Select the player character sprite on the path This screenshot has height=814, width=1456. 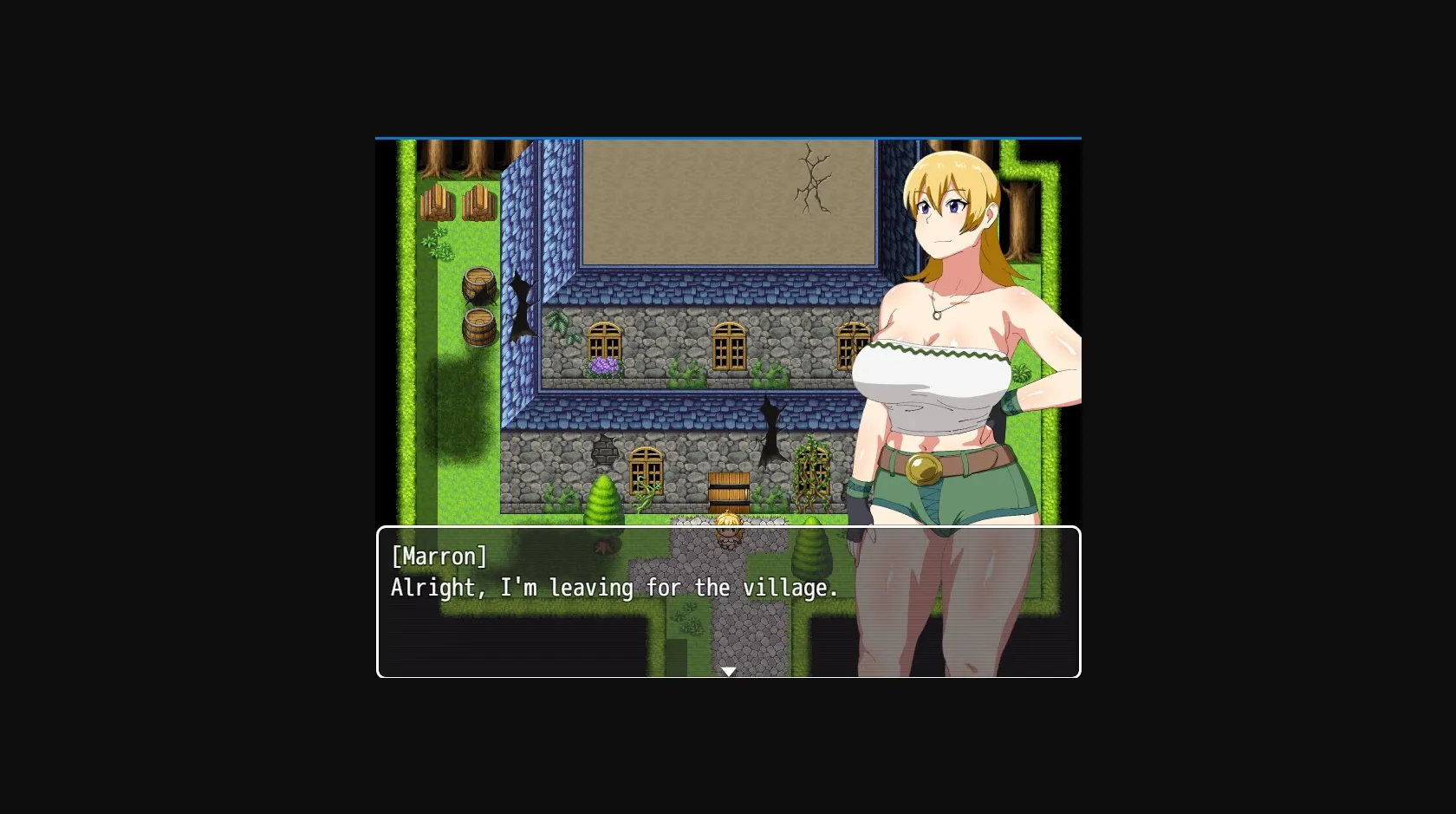pos(728,524)
